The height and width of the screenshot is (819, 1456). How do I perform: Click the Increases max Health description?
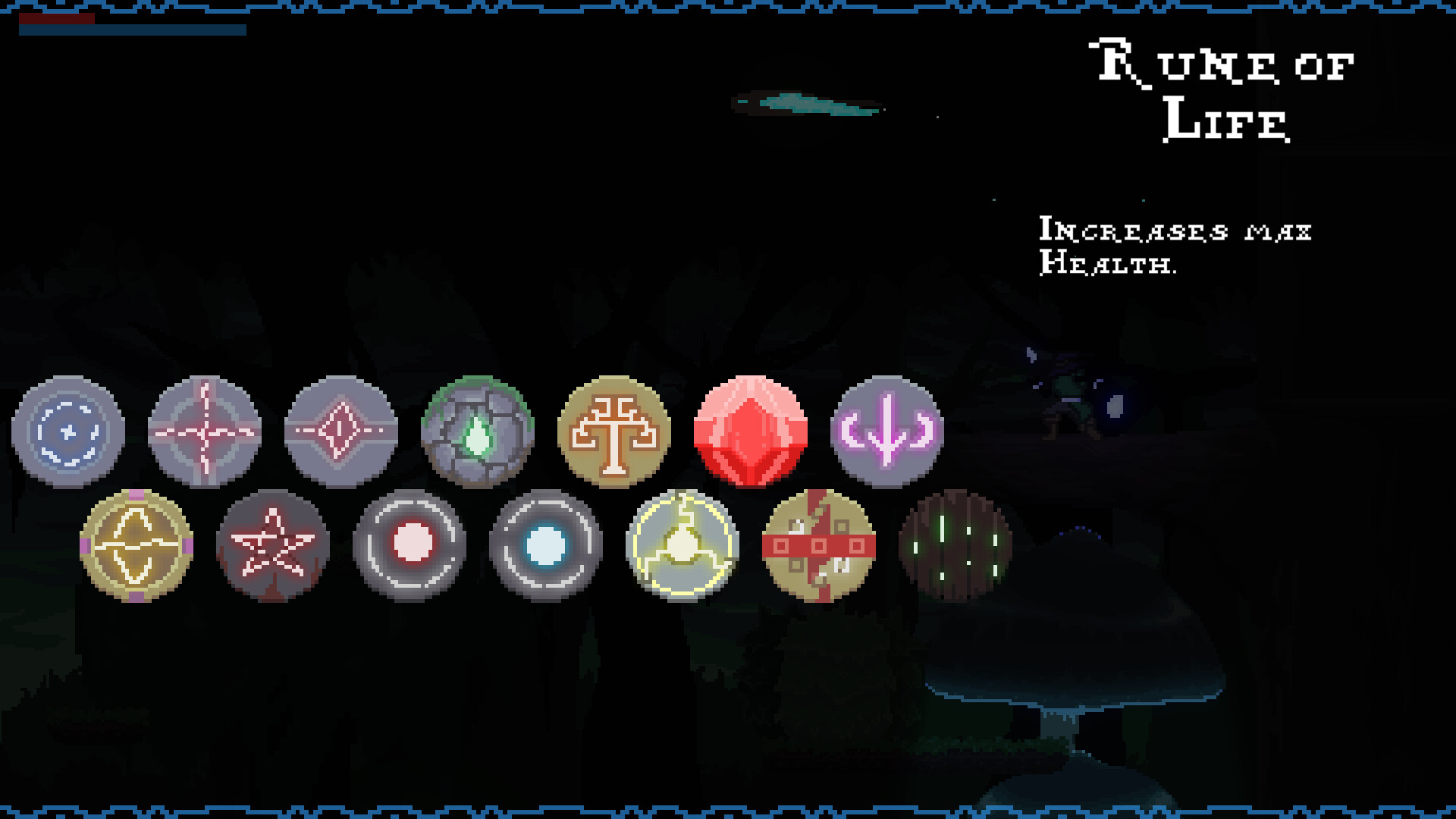[1175, 246]
